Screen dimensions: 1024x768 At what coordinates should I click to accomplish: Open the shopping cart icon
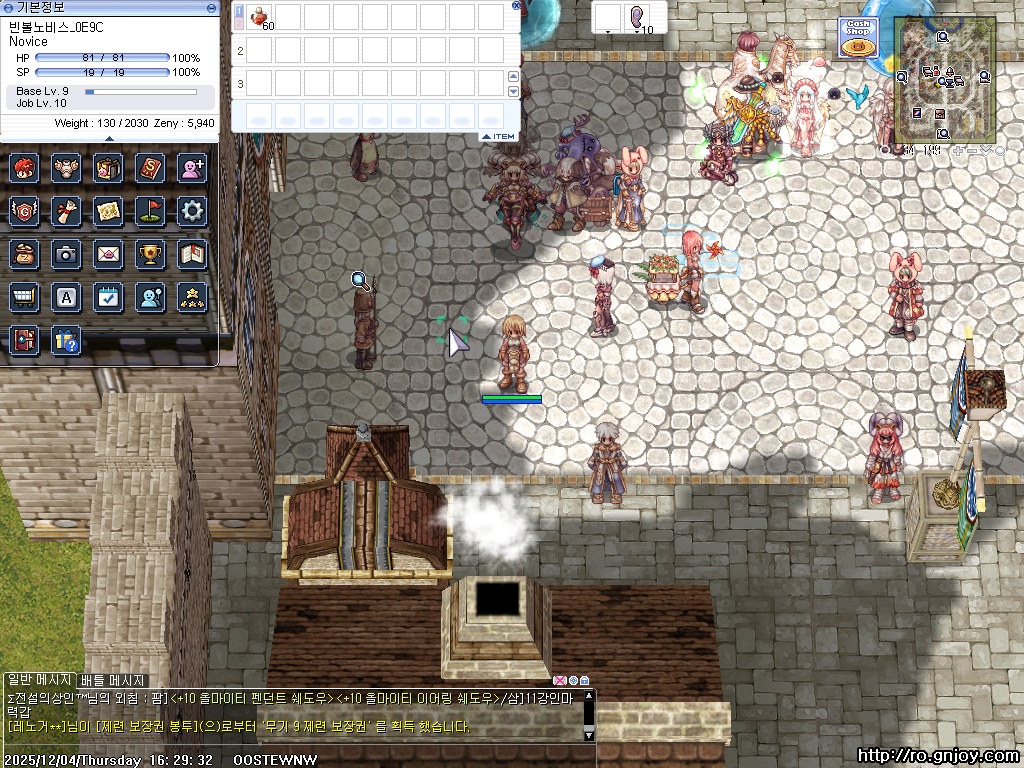pyautogui.click(x=23, y=297)
